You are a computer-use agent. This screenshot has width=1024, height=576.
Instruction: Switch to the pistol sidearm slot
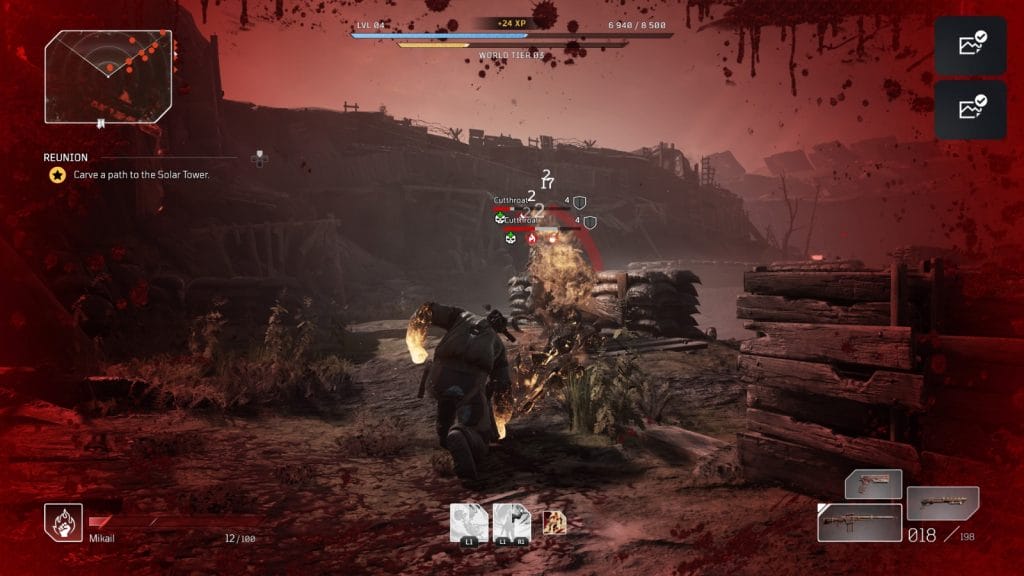tap(873, 485)
